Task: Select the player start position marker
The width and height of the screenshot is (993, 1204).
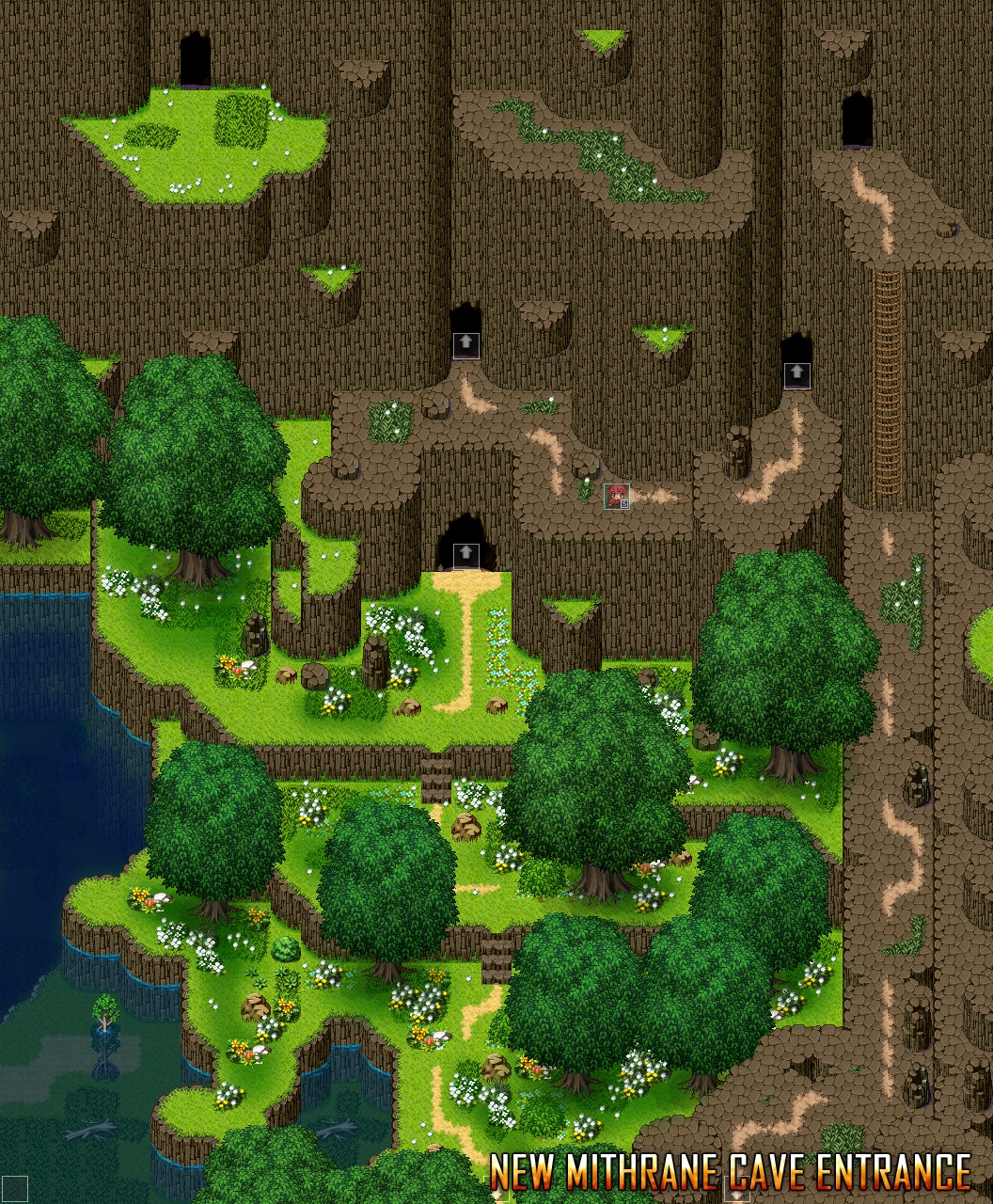Action: tap(616, 496)
